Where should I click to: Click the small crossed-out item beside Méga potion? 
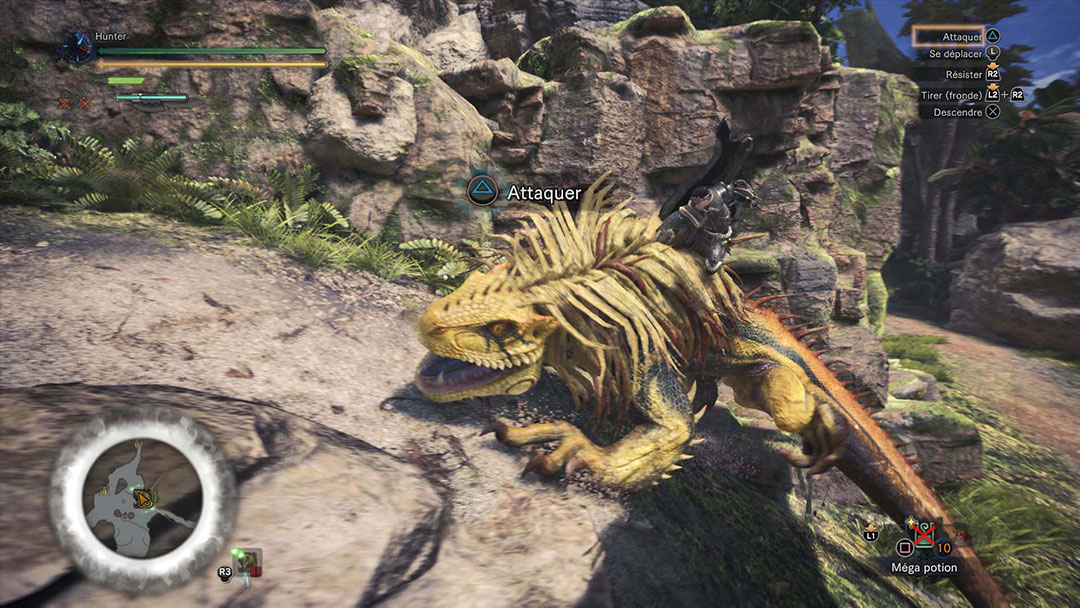[959, 536]
